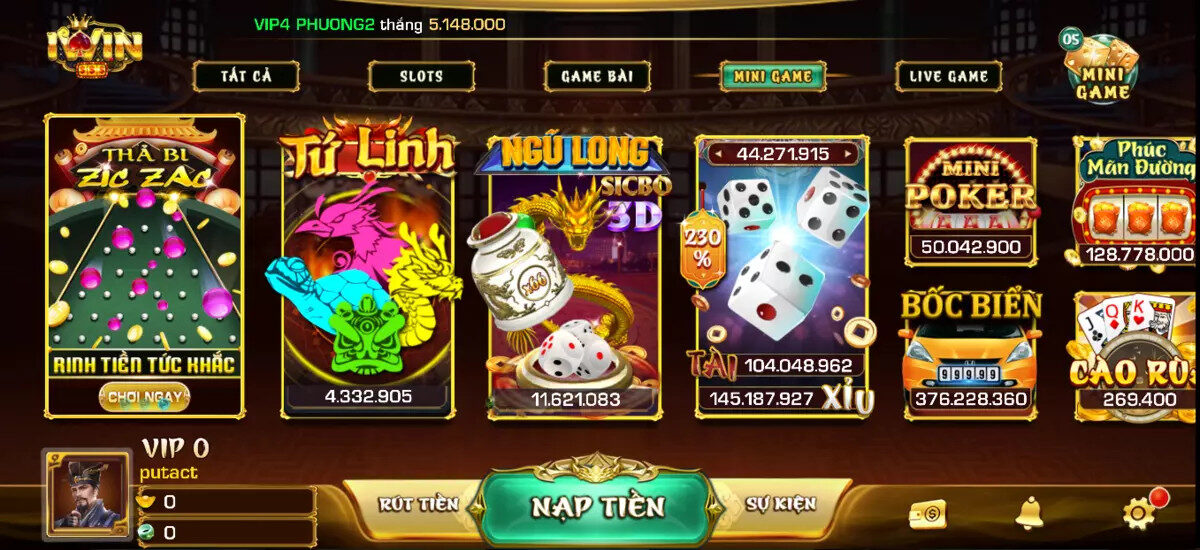Click the NẠP TIỀN deposit button
The width and height of the screenshot is (1200, 550).
coord(597,506)
